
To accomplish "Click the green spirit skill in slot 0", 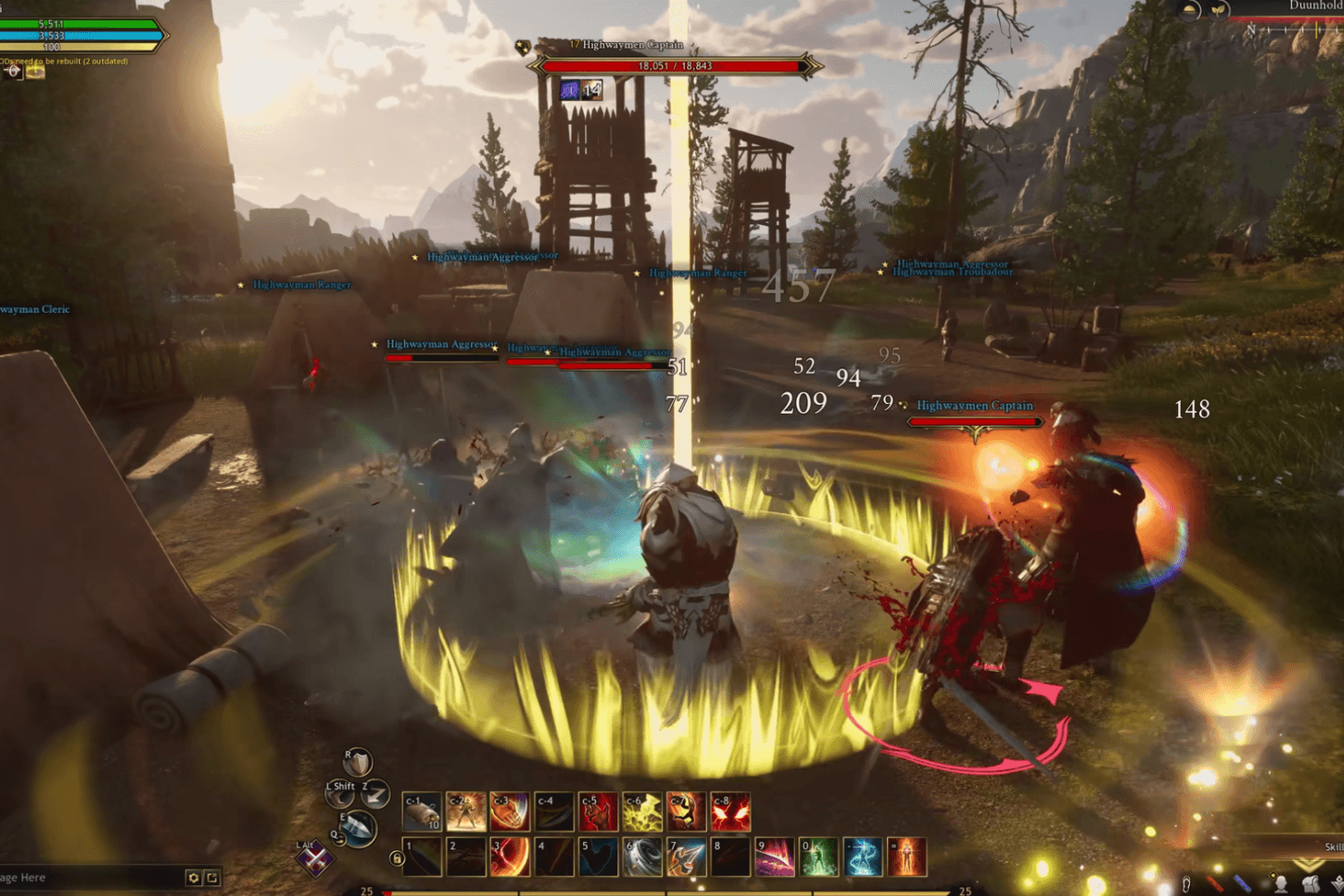I will (819, 857).
